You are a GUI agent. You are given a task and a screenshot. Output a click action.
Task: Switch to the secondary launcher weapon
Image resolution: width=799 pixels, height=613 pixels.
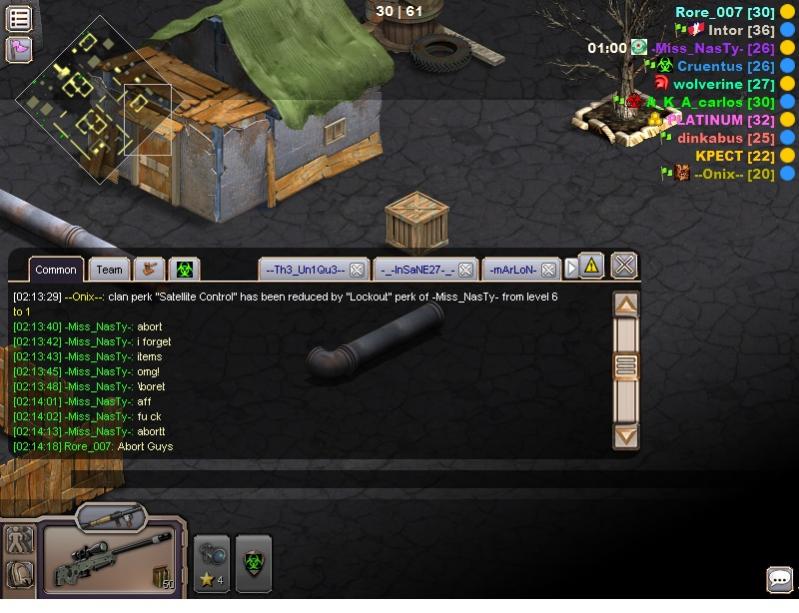112,518
